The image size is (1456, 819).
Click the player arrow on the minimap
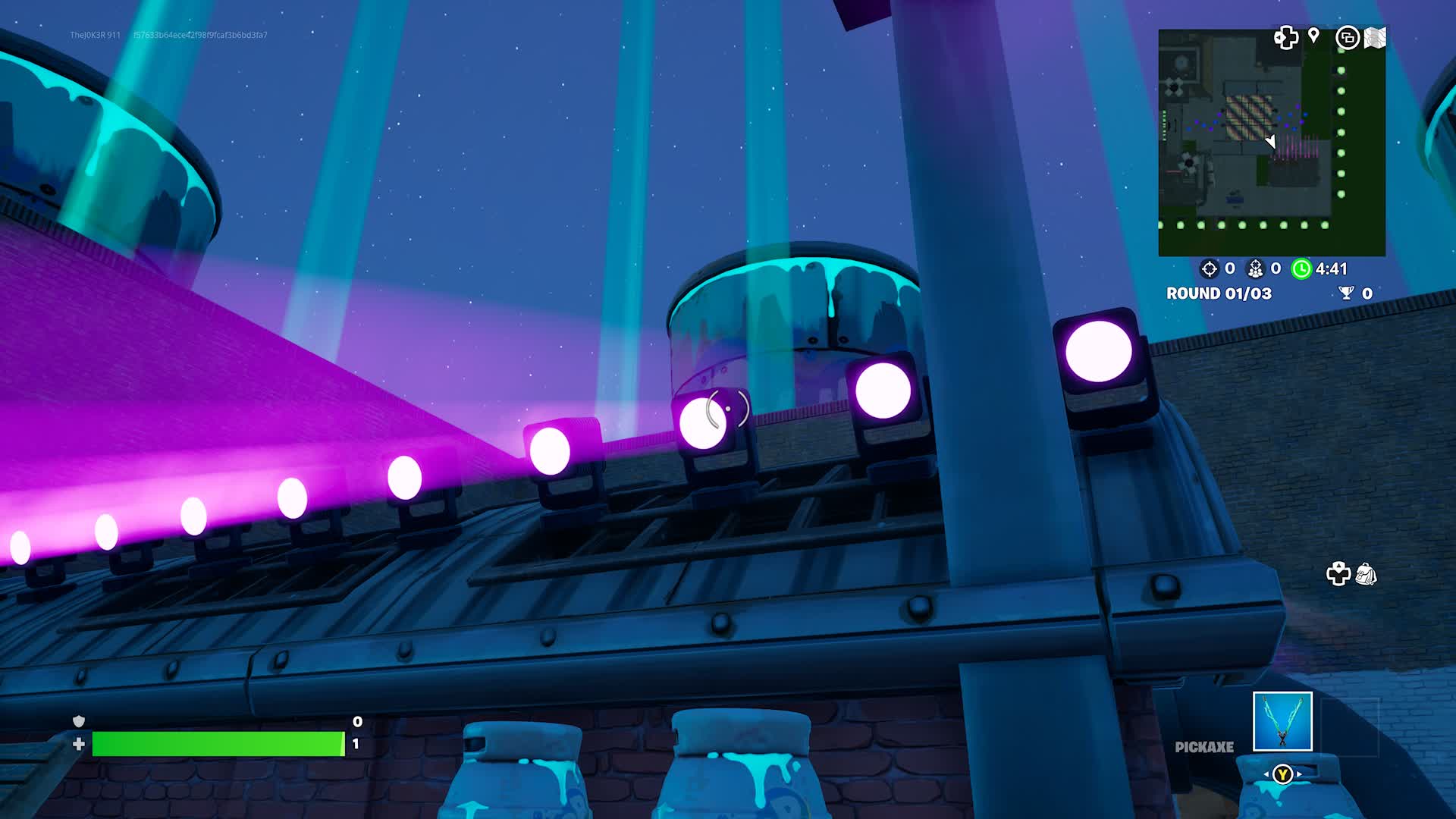coord(1271,142)
